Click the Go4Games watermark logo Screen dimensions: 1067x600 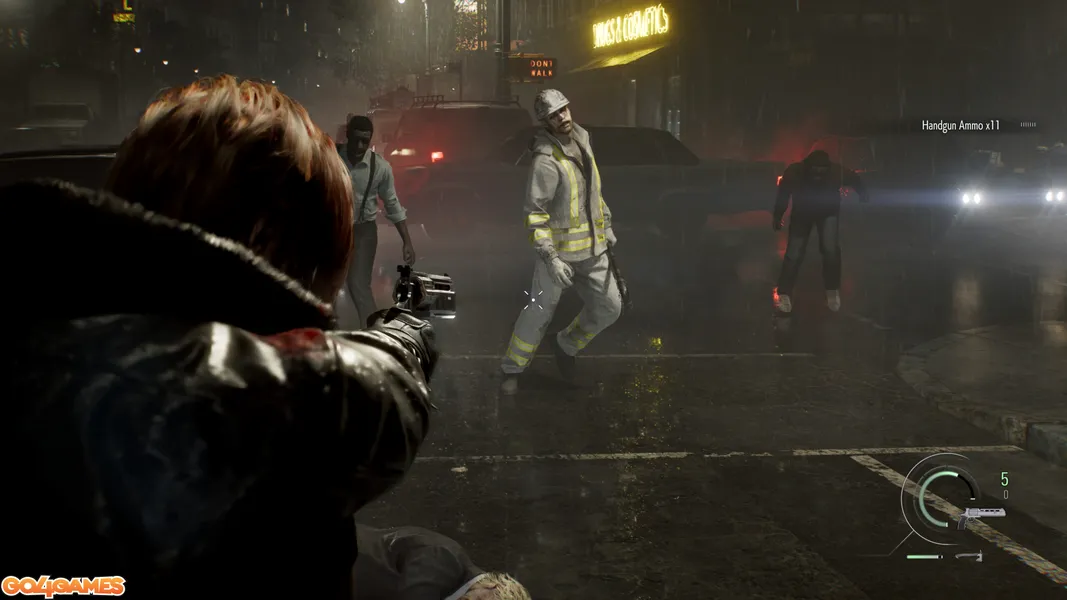pyautogui.click(x=63, y=586)
